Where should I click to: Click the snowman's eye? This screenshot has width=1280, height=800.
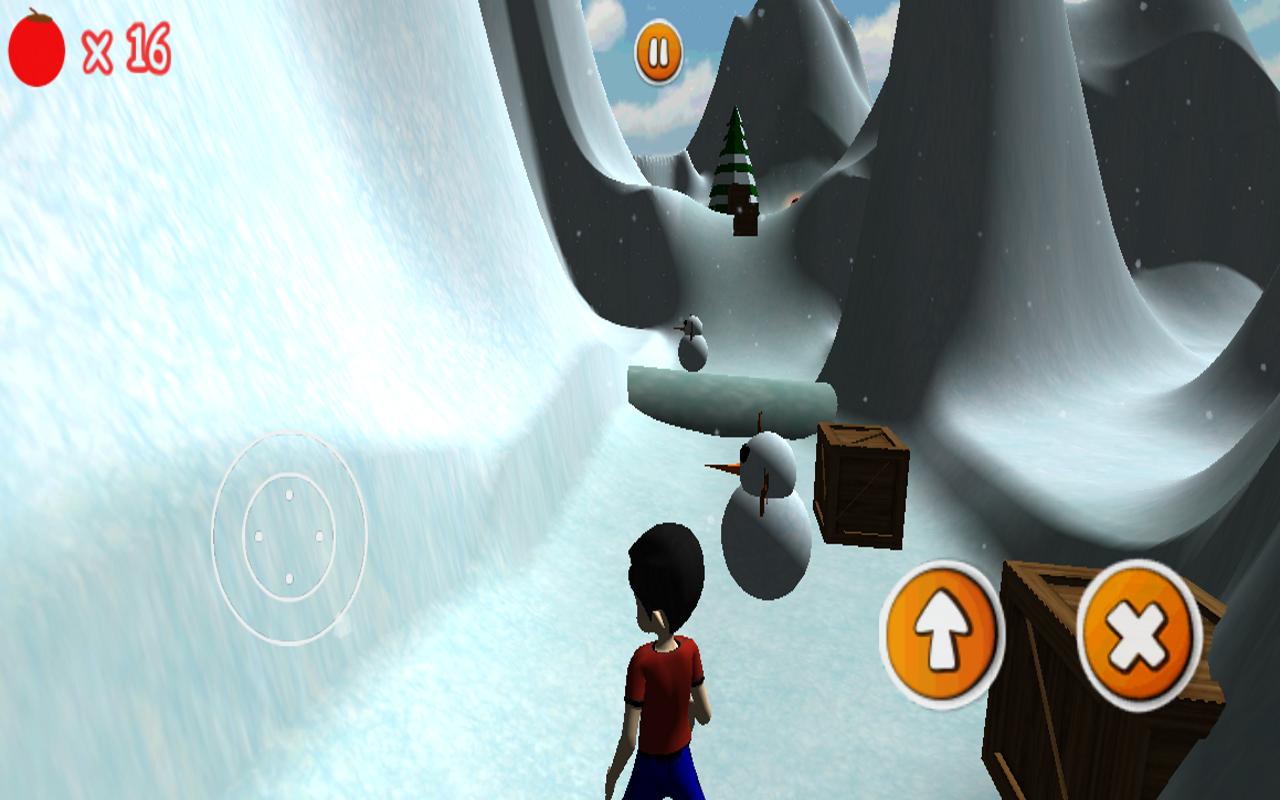pos(744,455)
